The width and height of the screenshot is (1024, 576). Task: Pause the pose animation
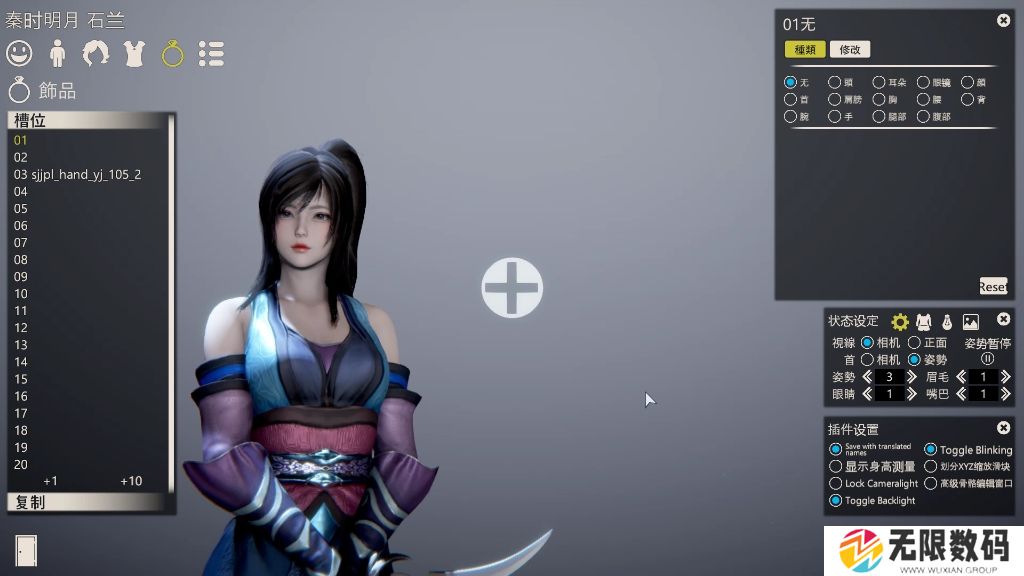point(987,358)
